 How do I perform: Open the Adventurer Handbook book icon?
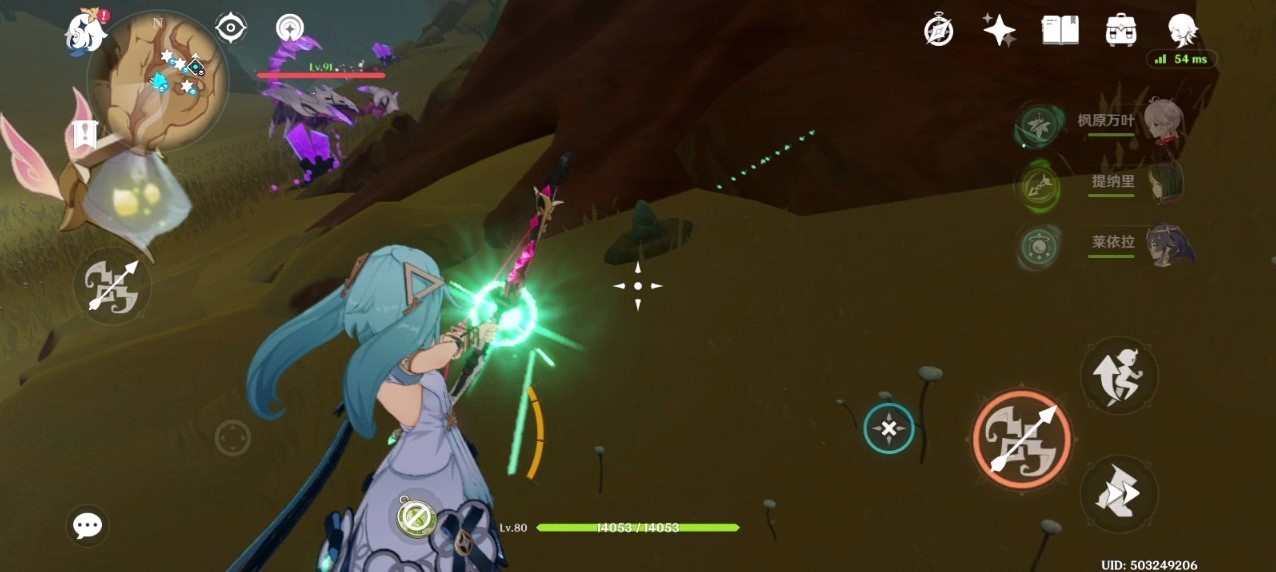click(x=1060, y=30)
